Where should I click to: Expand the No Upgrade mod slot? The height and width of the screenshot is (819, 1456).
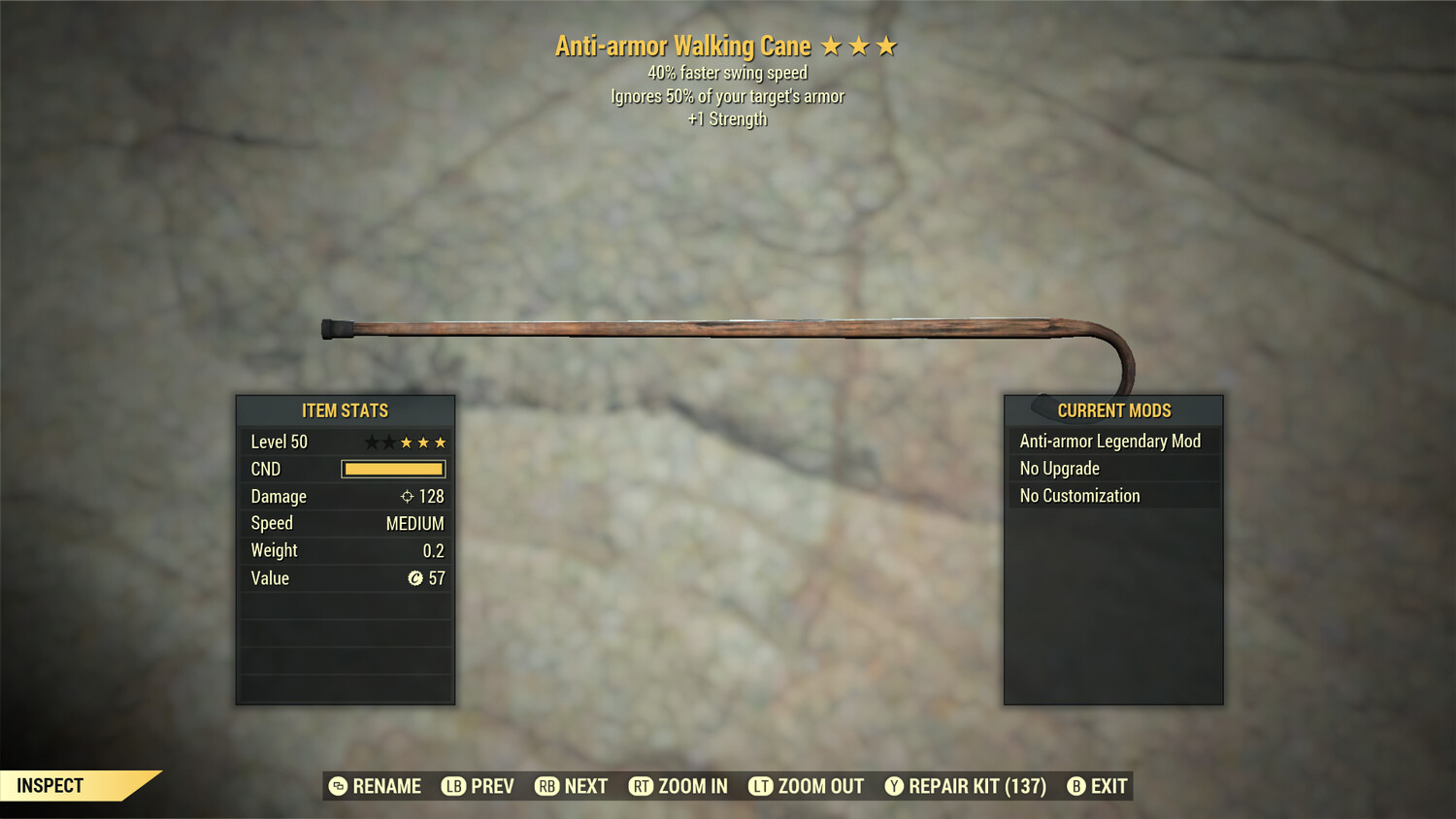pos(1058,468)
